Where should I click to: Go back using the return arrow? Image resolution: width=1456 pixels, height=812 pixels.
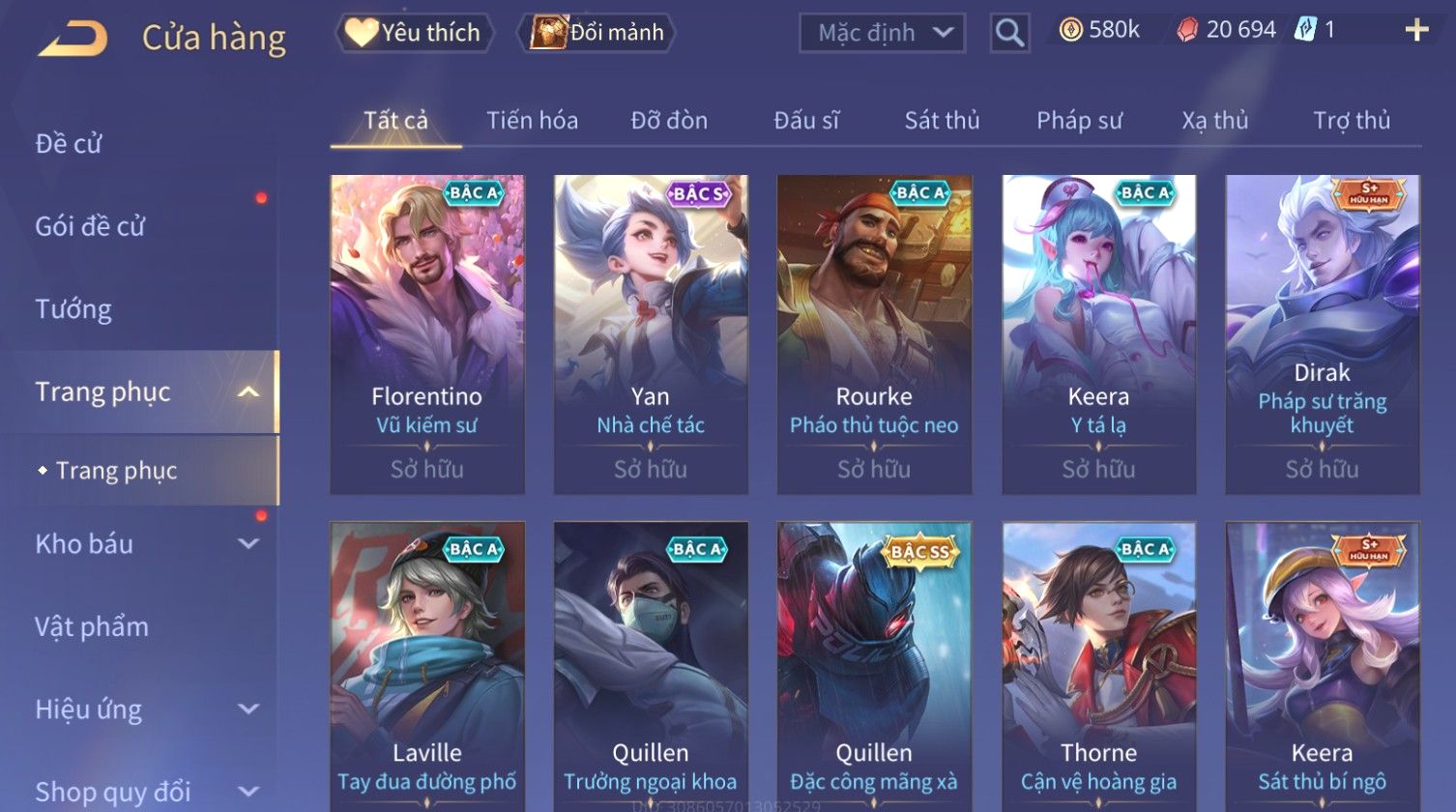pos(73,38)
